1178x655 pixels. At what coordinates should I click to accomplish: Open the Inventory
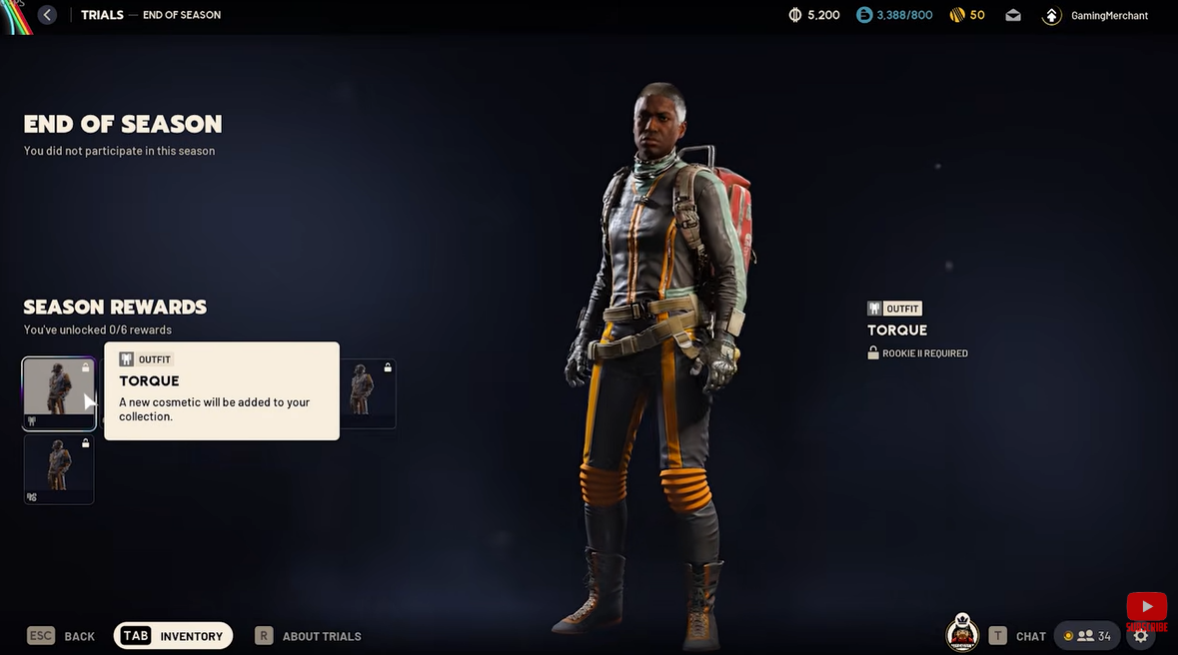pos(173,636)
